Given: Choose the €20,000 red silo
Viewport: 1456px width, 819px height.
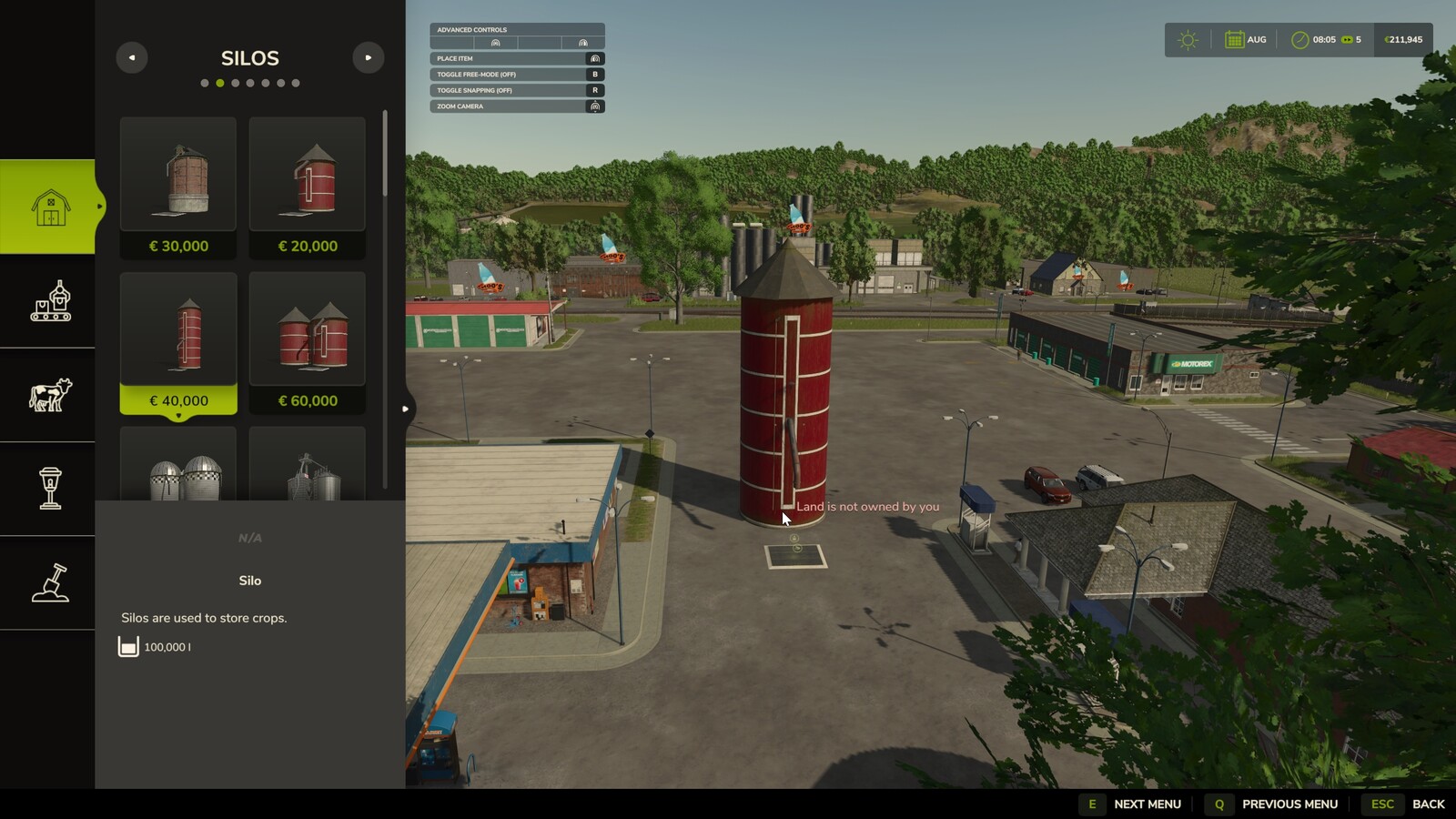Looking at the screenshot, I should 308,187.
